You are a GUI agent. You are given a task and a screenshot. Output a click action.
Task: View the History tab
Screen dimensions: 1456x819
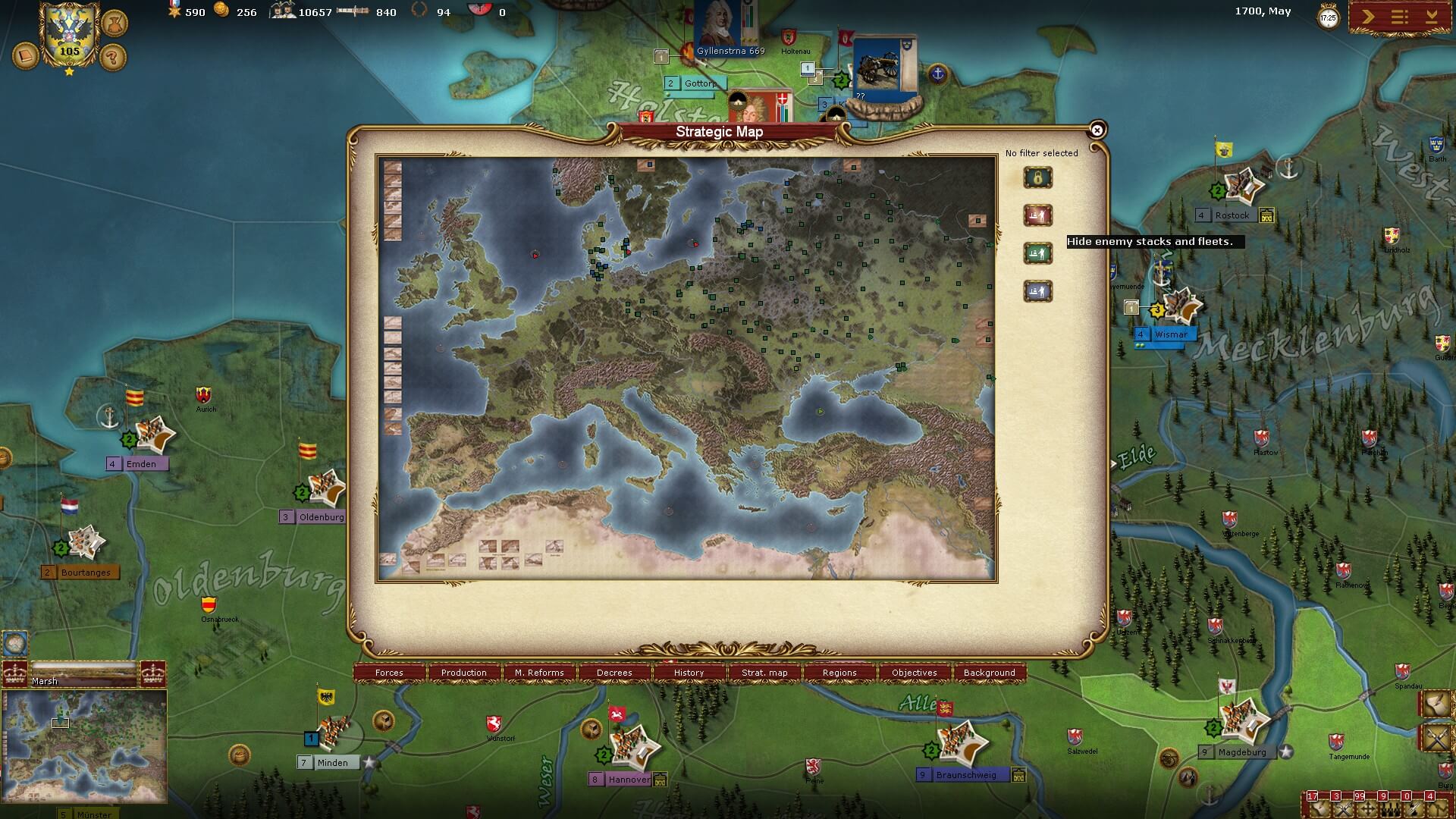pos(689,673)
